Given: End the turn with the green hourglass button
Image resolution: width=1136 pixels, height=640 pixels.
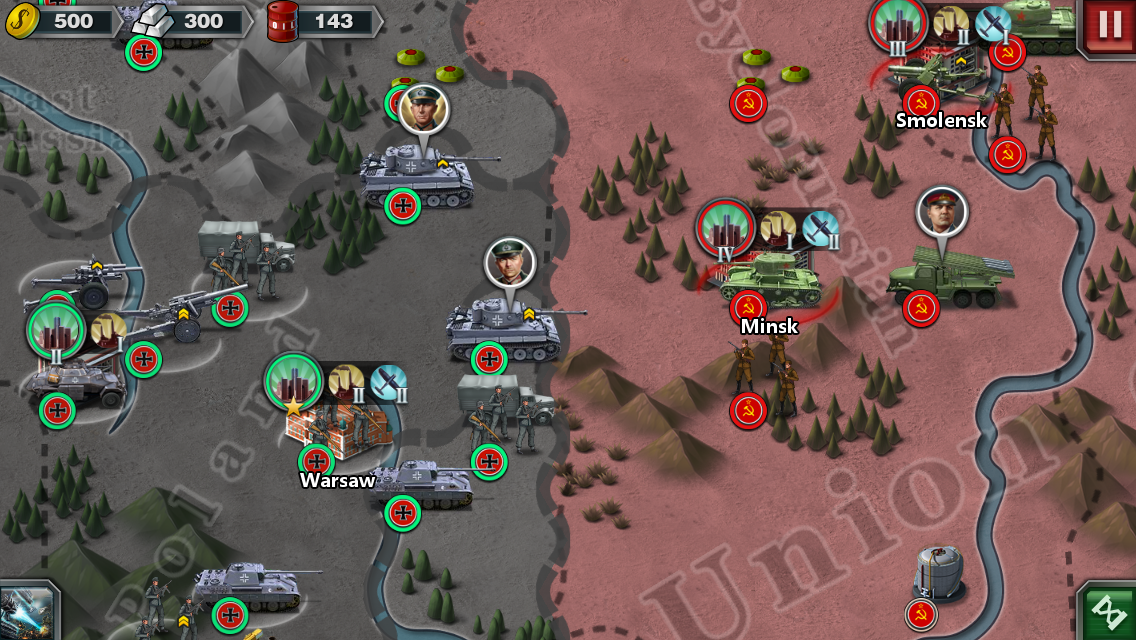Looking at the screenshot, I should point(1108,611).
